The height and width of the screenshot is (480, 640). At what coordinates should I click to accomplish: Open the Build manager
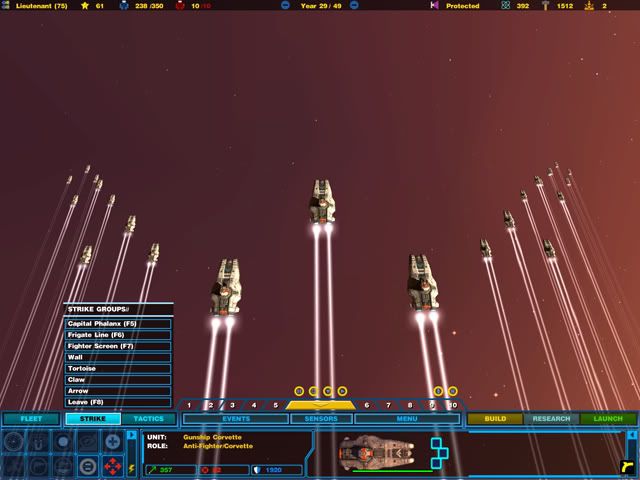[494, 419]
